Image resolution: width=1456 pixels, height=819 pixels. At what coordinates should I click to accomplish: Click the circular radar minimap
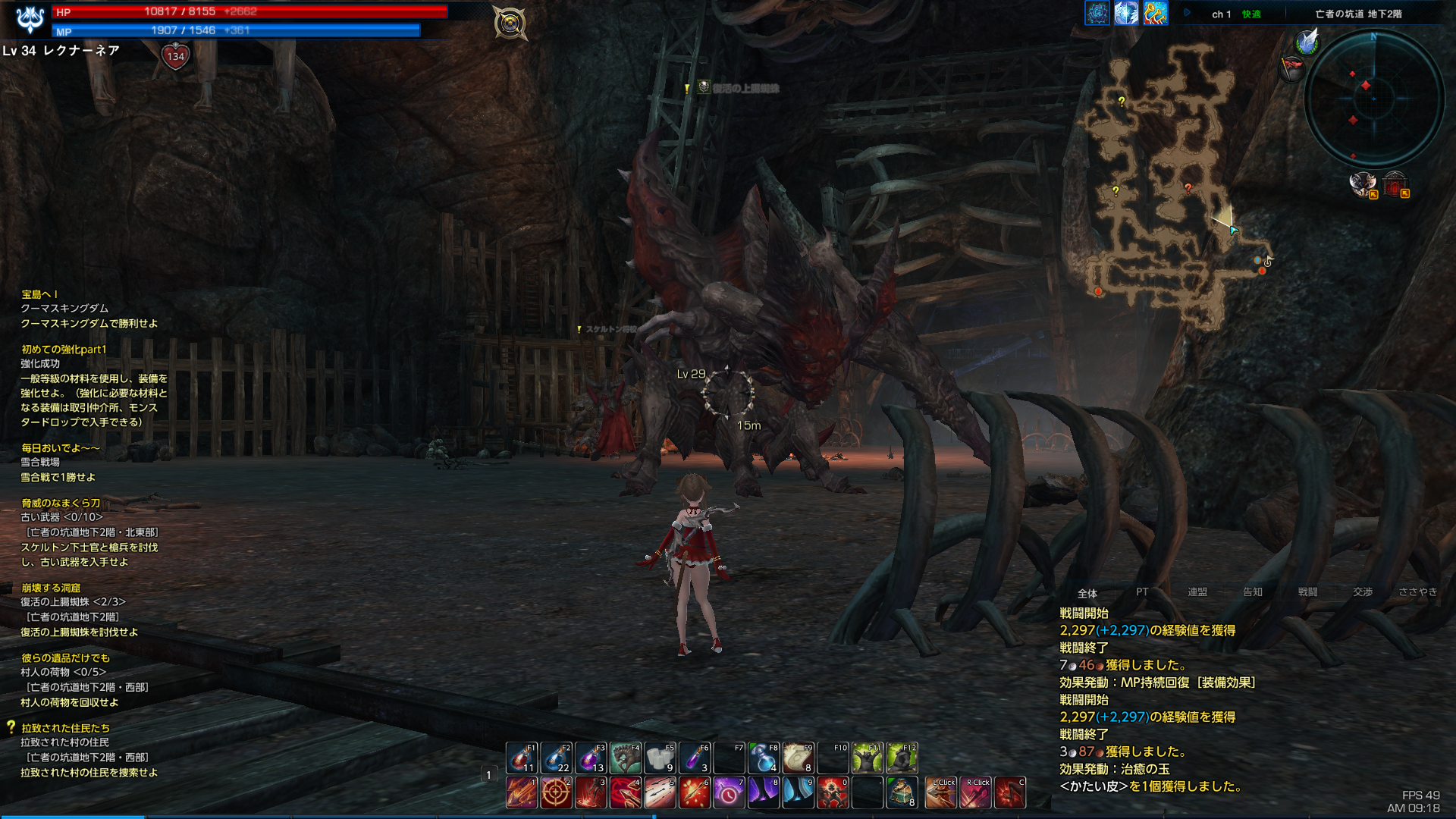[x=1373, y=99]
